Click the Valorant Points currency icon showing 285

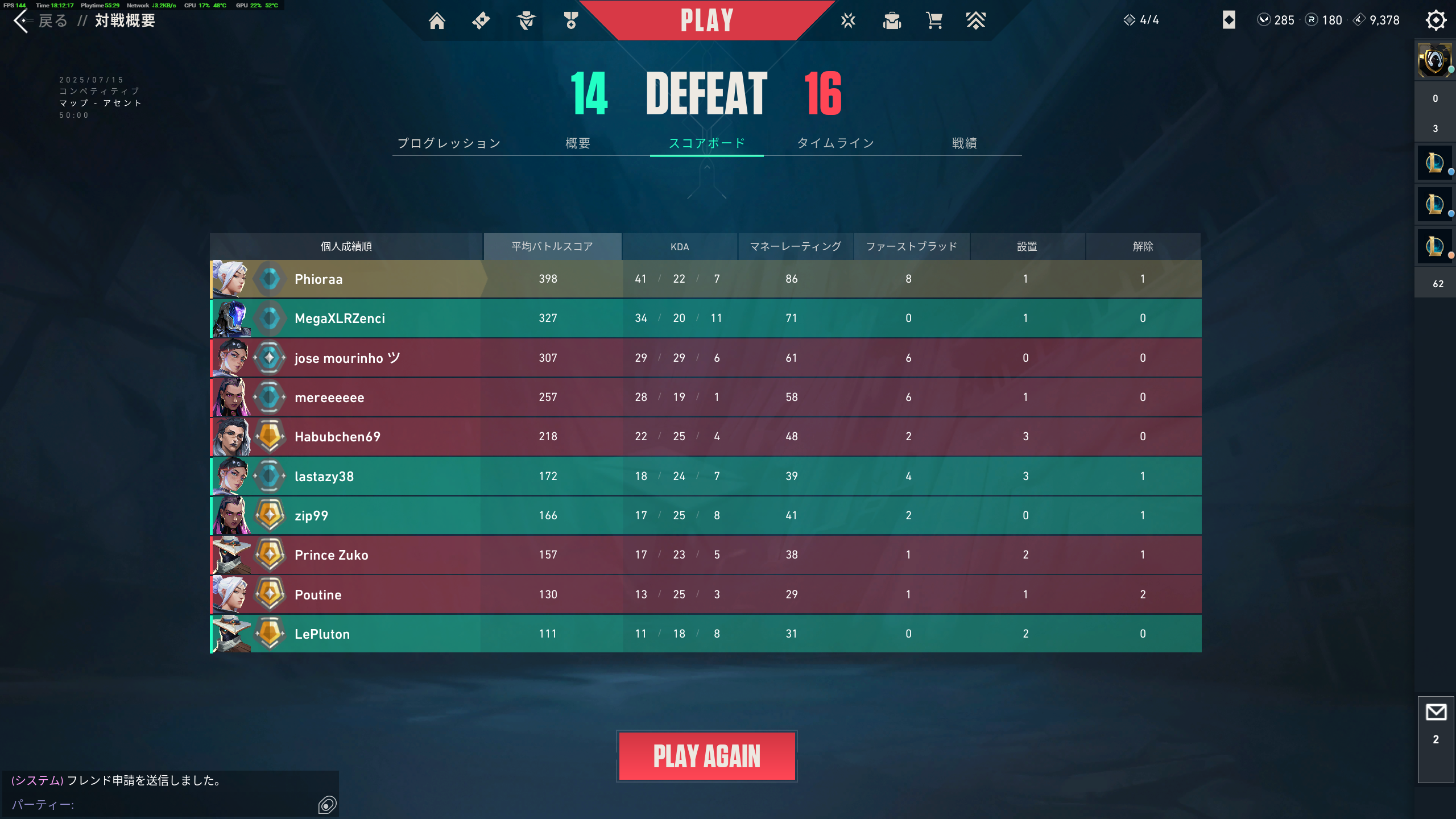(1264, 20)
